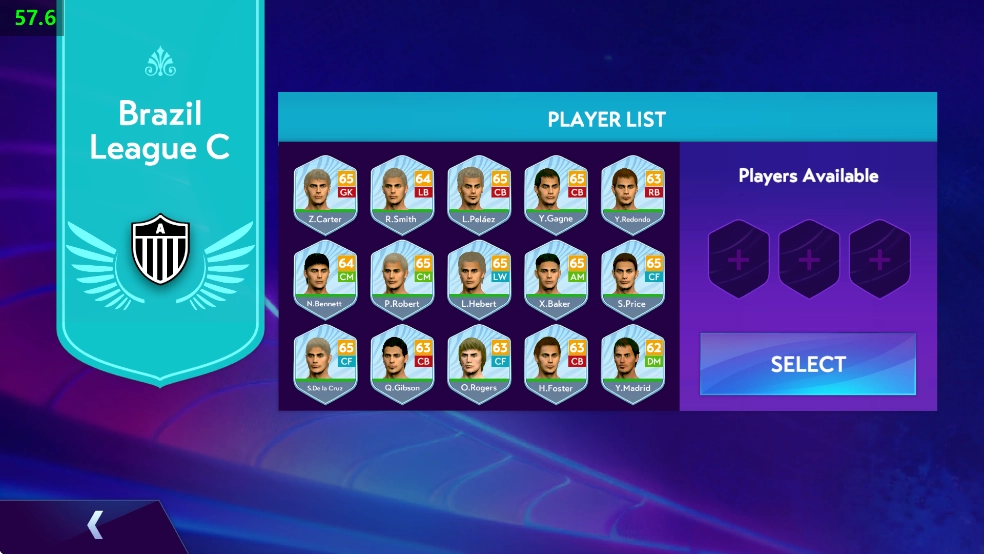Choose R.Smith's left back card
Screen dimensions: 984x554
402,194
